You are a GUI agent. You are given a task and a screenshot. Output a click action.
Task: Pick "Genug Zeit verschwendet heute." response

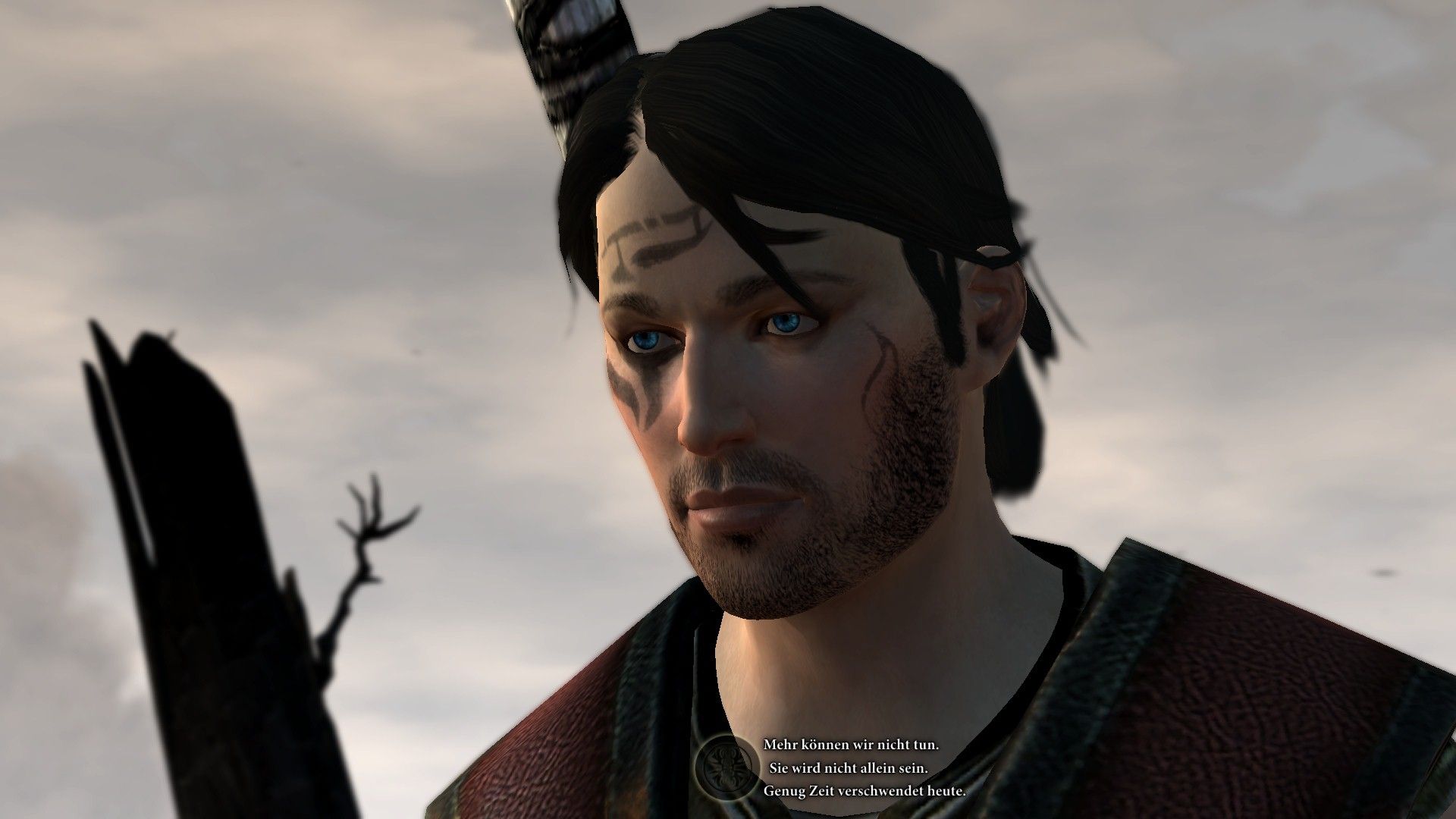point(864,790)
